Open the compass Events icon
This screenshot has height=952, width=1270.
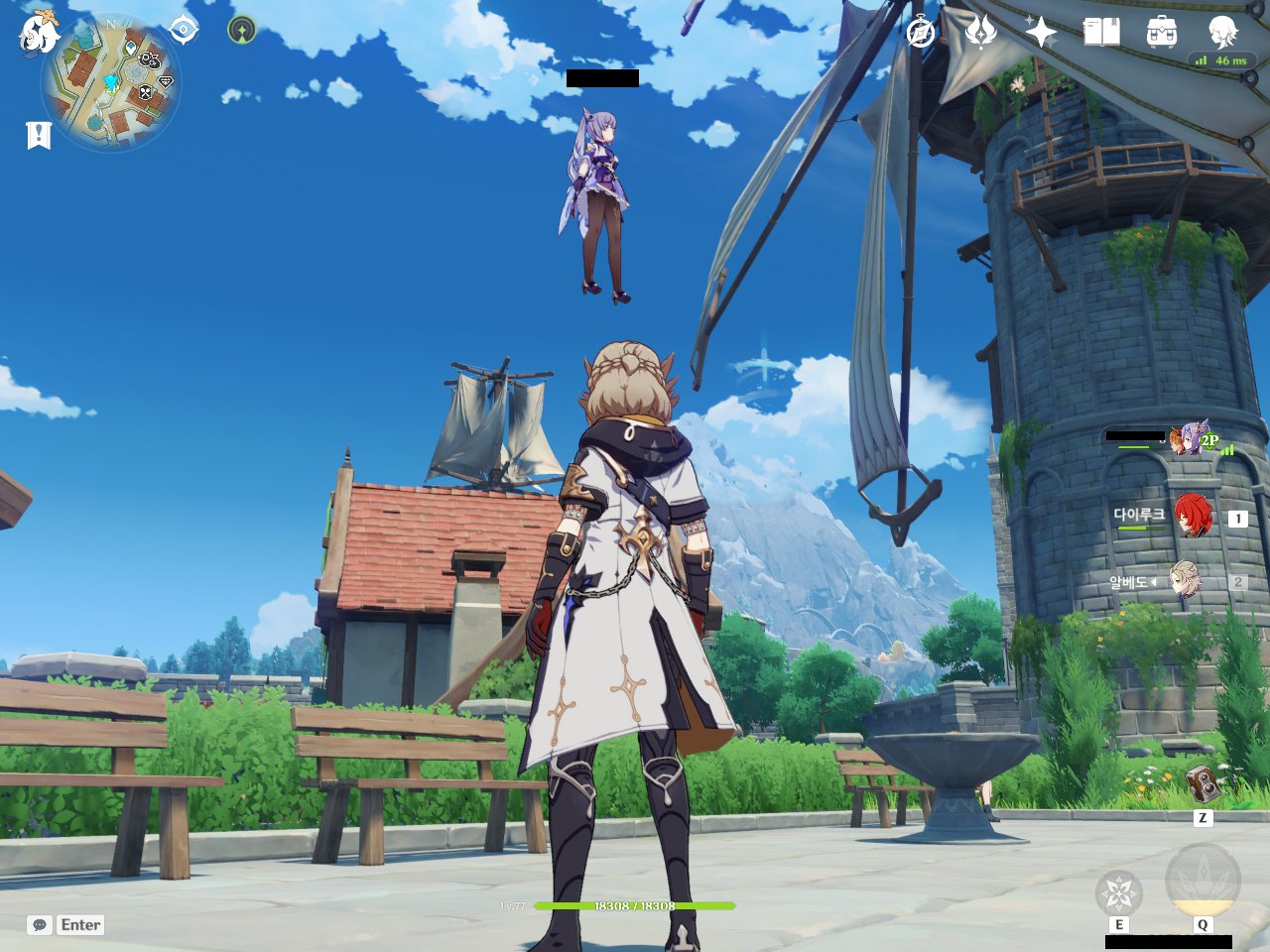coord(921,33)
